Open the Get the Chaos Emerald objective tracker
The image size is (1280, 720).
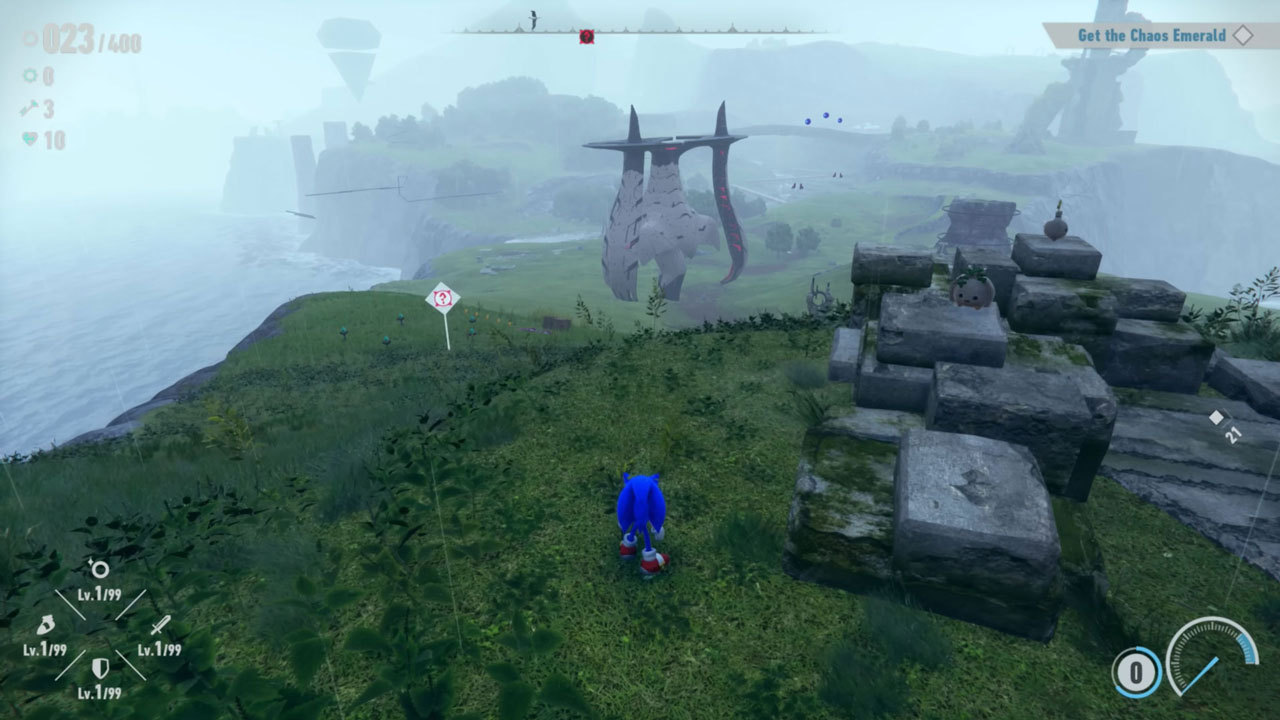(1151, 36)
